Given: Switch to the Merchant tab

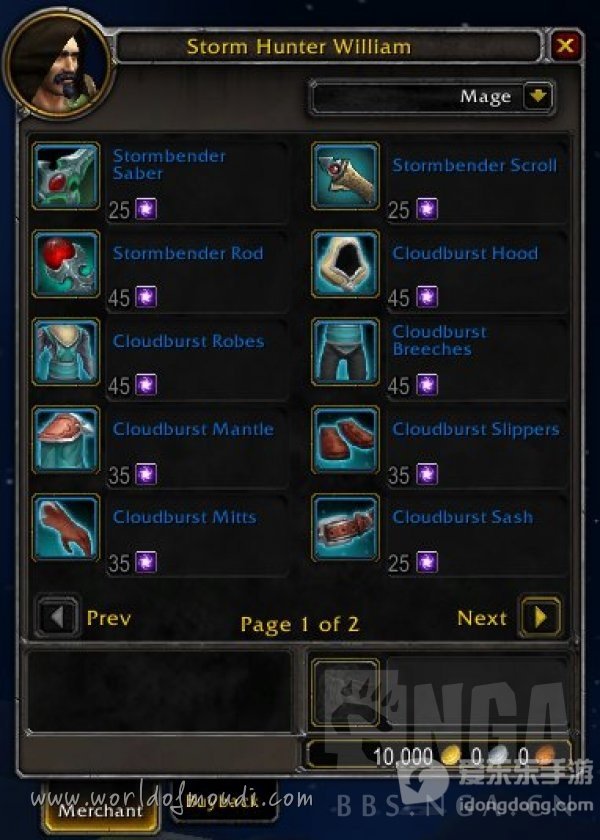Looking at the screenshot, I should click(x=100, y=810).
